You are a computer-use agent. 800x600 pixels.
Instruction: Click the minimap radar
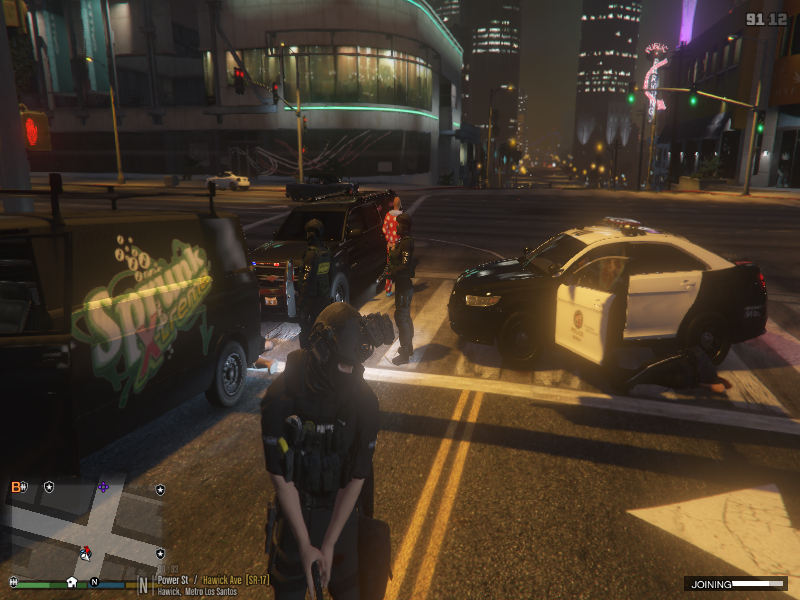tap(85, 525)
